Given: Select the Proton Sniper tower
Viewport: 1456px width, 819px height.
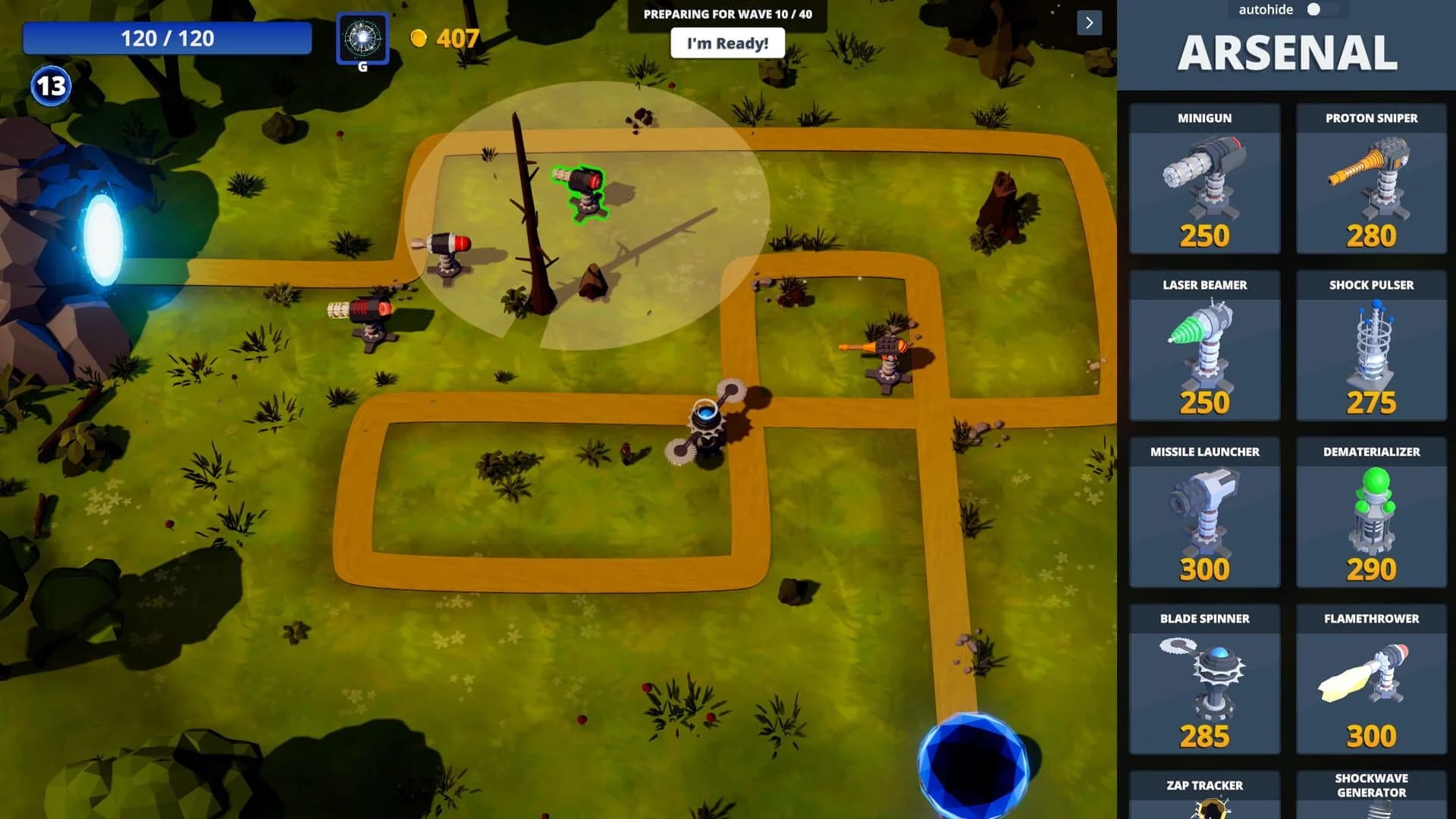Looking at the screenshot, I should coord(1370,182).
